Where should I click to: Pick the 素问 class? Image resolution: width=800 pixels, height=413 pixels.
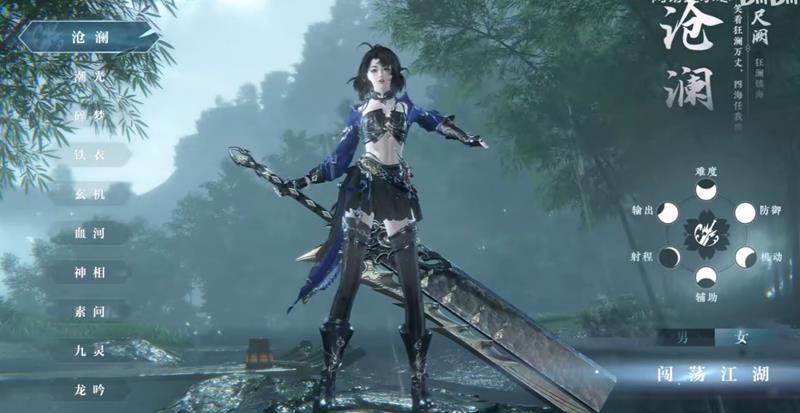click(x=90, y=311)
